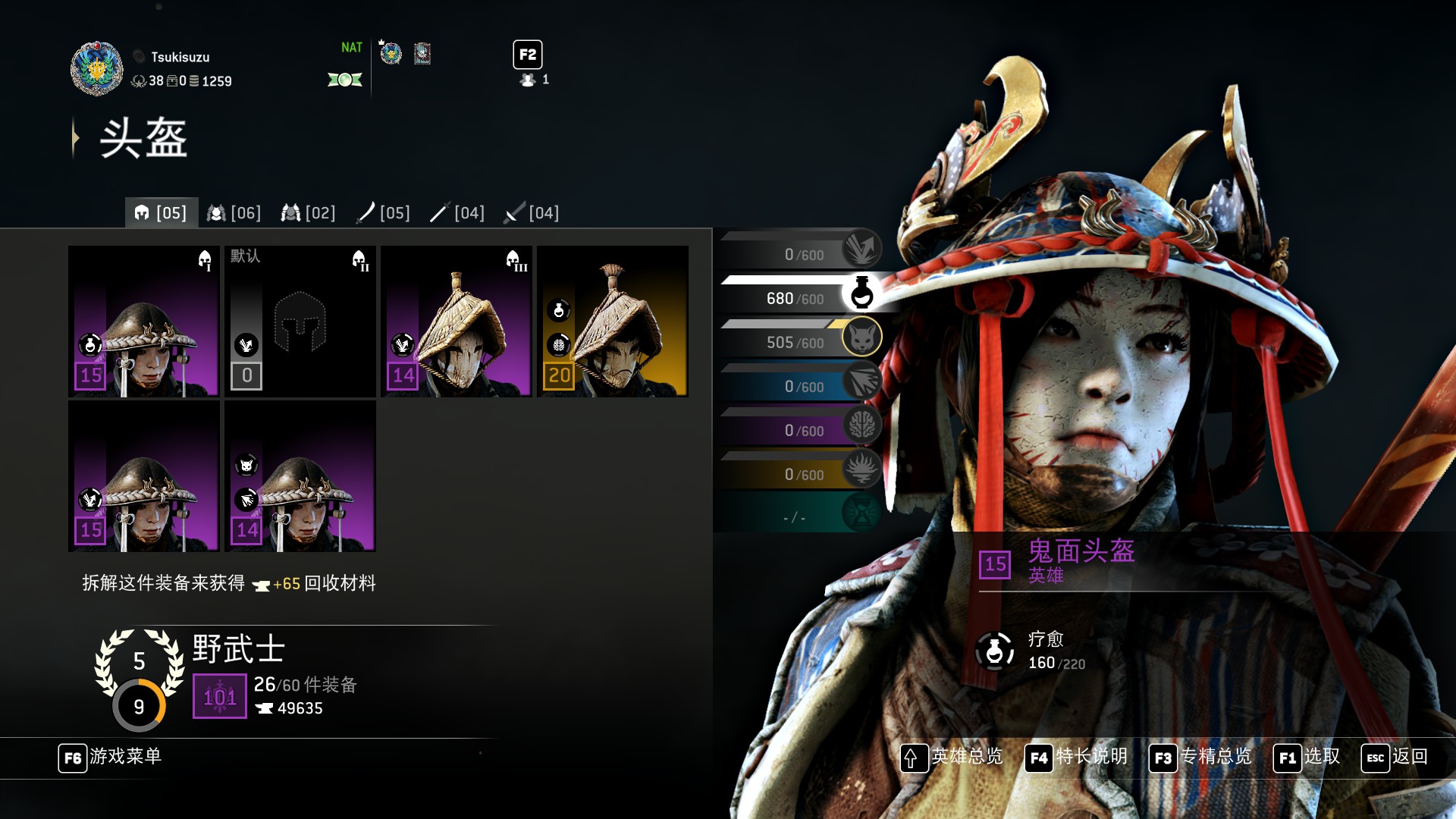Click 选取 to equip the helmet
Image resolution: width=1456 pixels, height=819 pixels.
tap(1307, 757)
